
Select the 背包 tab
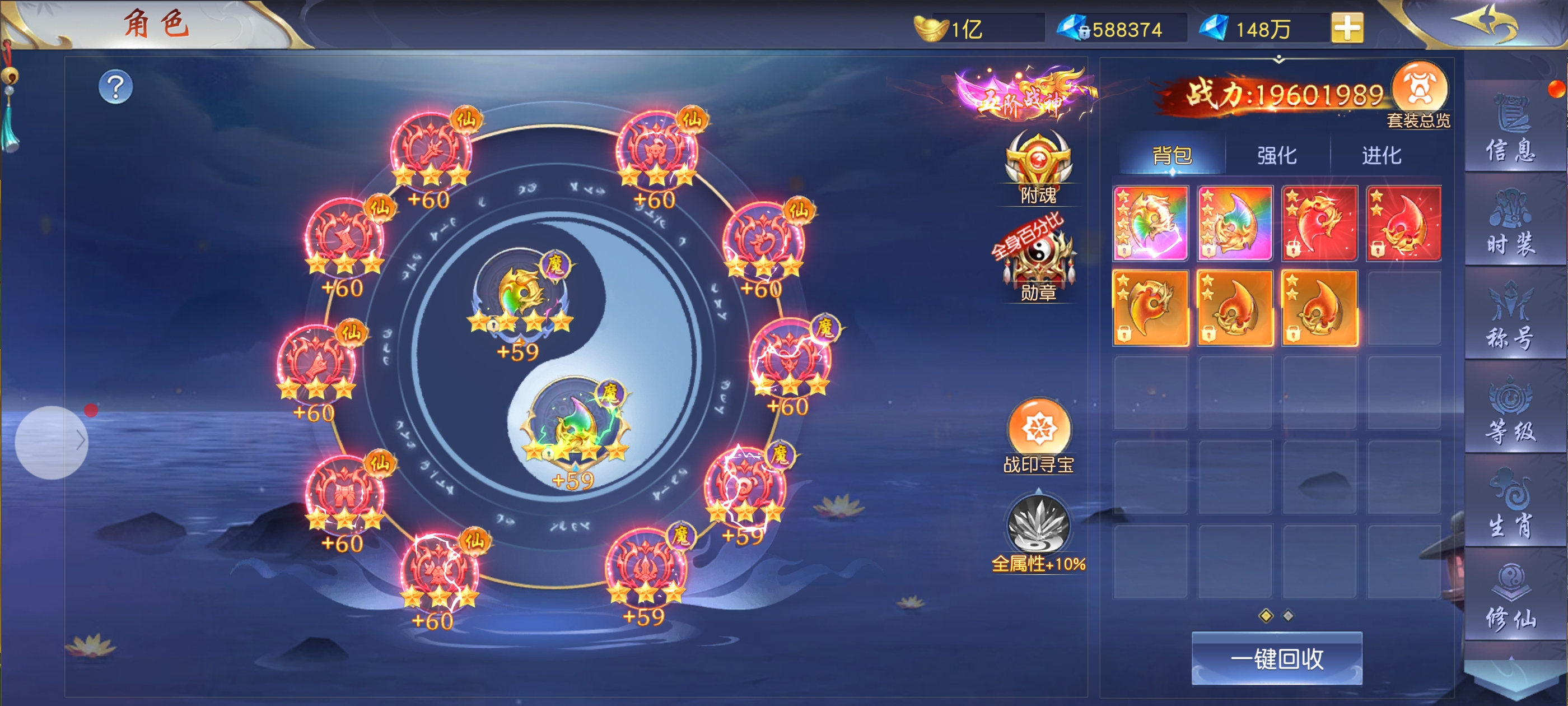(1172, 156)
